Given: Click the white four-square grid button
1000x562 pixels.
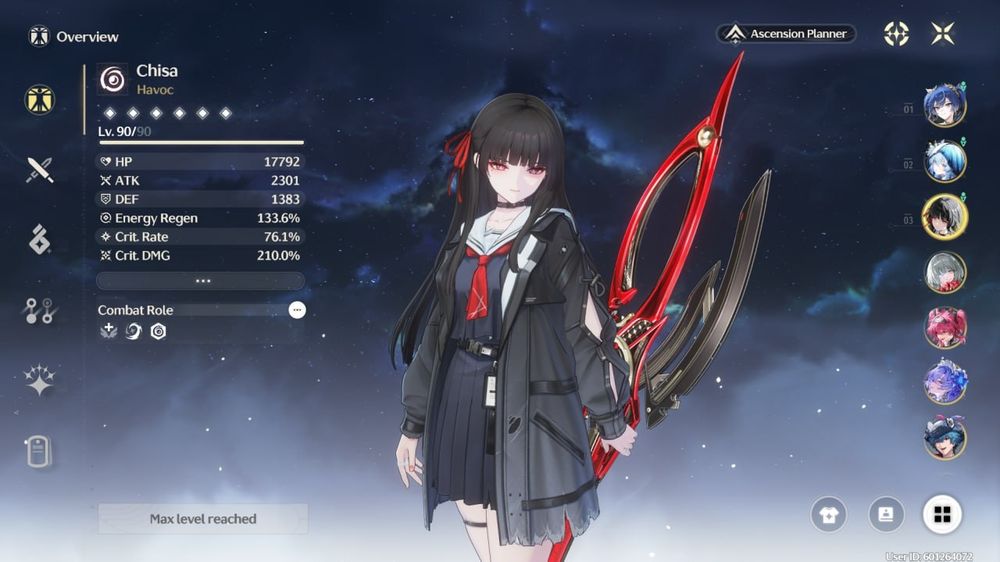Looking at the screenshot, I should pyautogui.click(x=942, y=514).
